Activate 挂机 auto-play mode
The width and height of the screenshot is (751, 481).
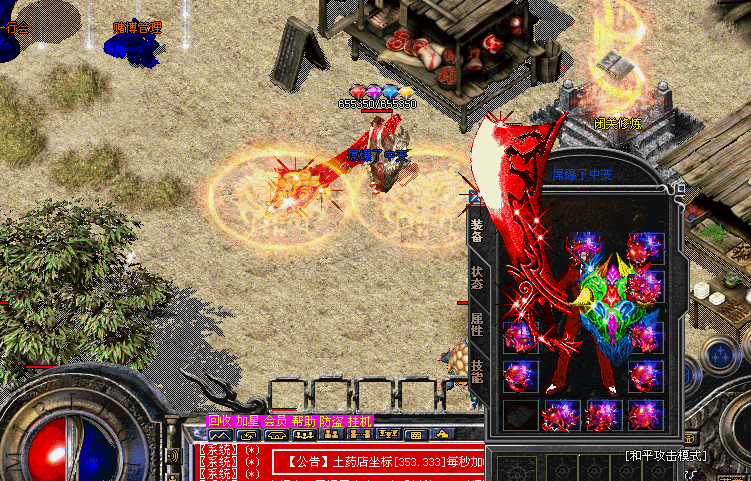360,422
